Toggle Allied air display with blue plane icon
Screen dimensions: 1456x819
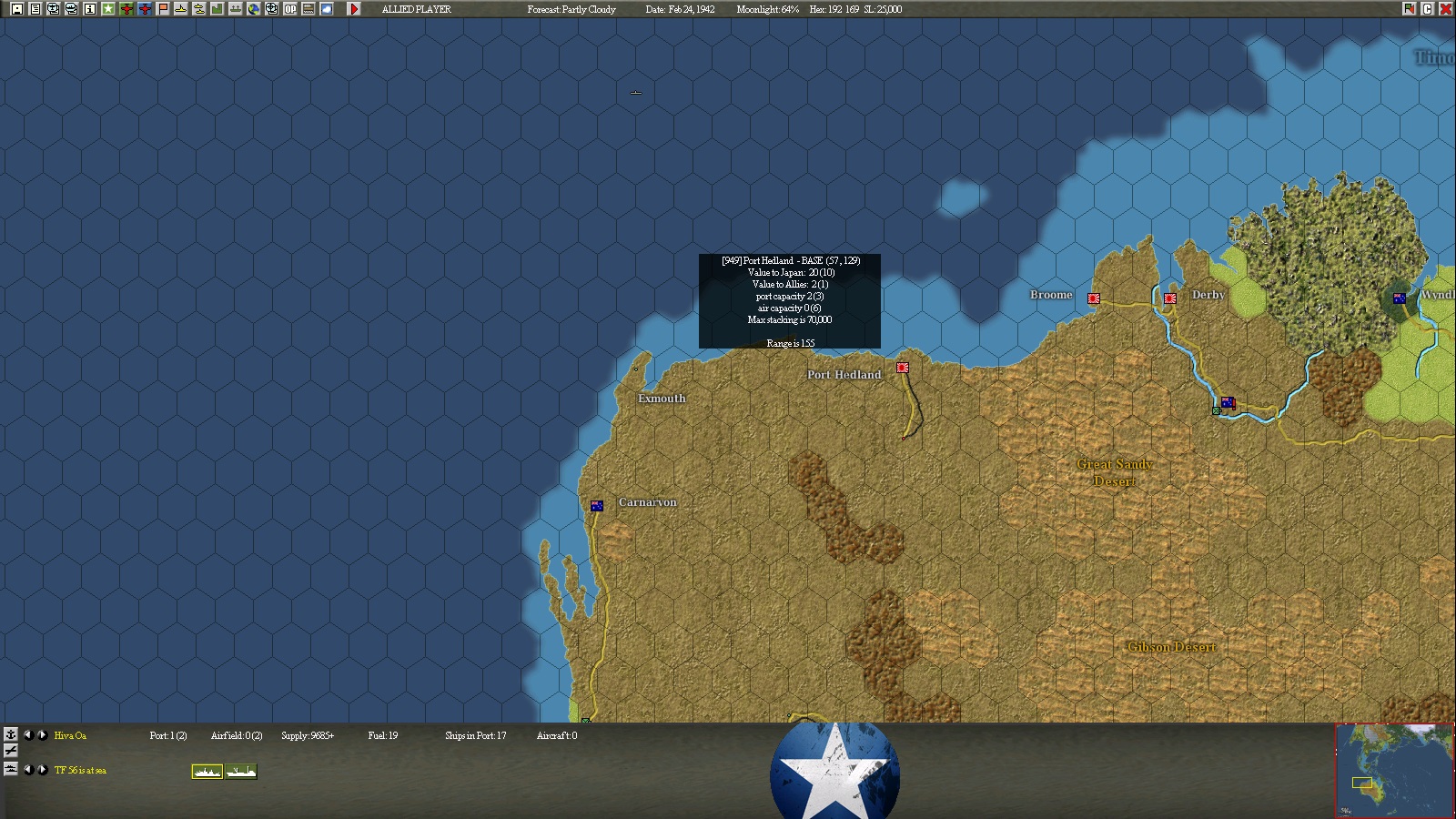[x=144, y=9]
